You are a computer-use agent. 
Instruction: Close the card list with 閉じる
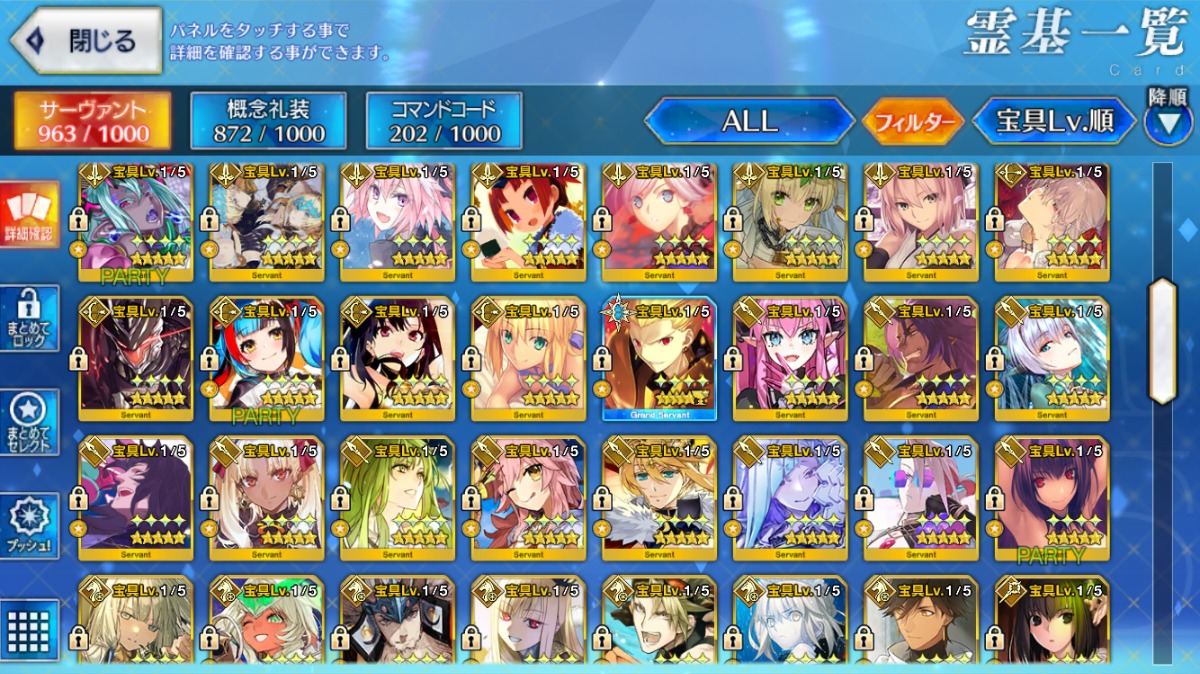pyautogui.click(x=86, y=40)
